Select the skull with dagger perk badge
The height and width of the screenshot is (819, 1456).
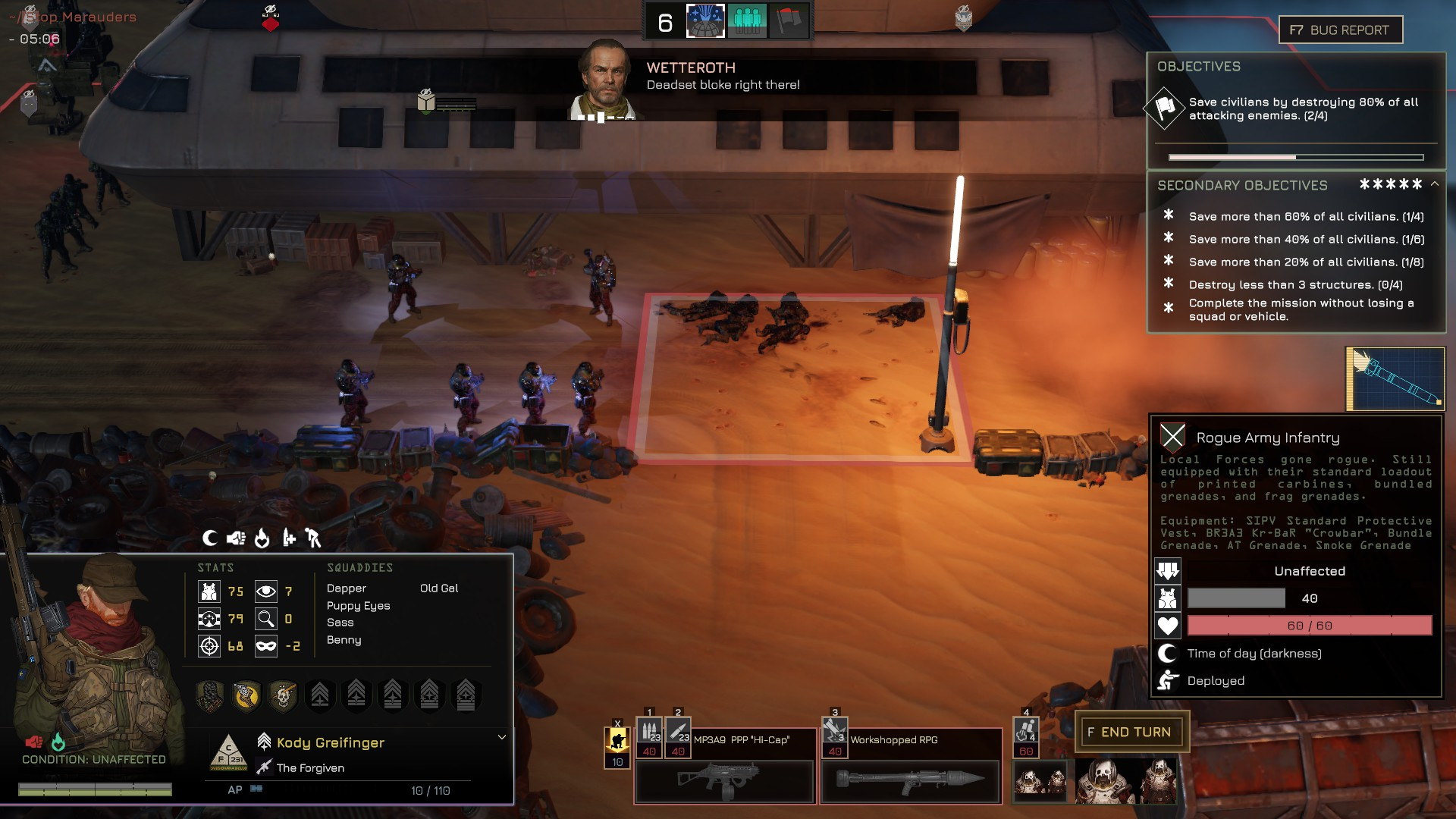tap(283, 695)
